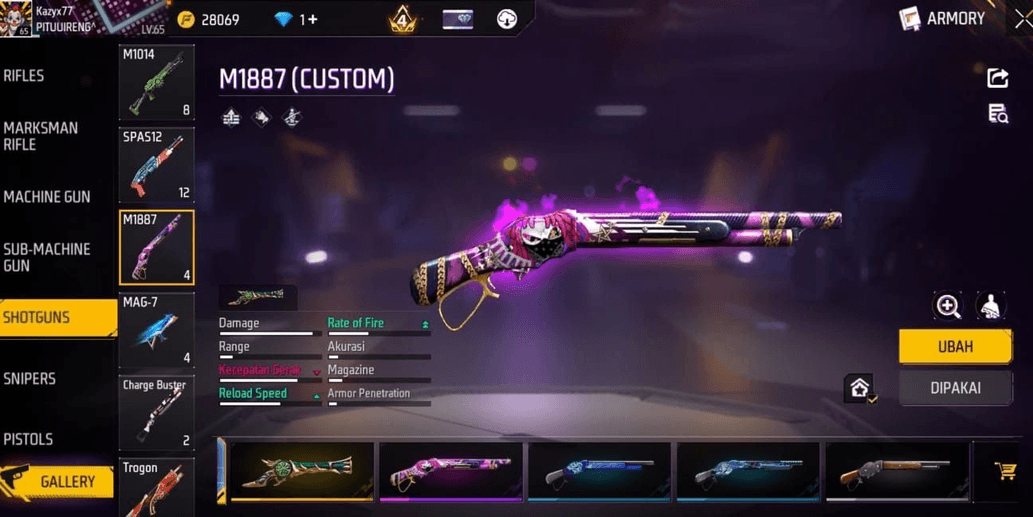This screenshot has width=1033, height=517.
Task: Choose the SPAS12 shotgun tile
Action: pyautogui.click(x=156, y=165)
